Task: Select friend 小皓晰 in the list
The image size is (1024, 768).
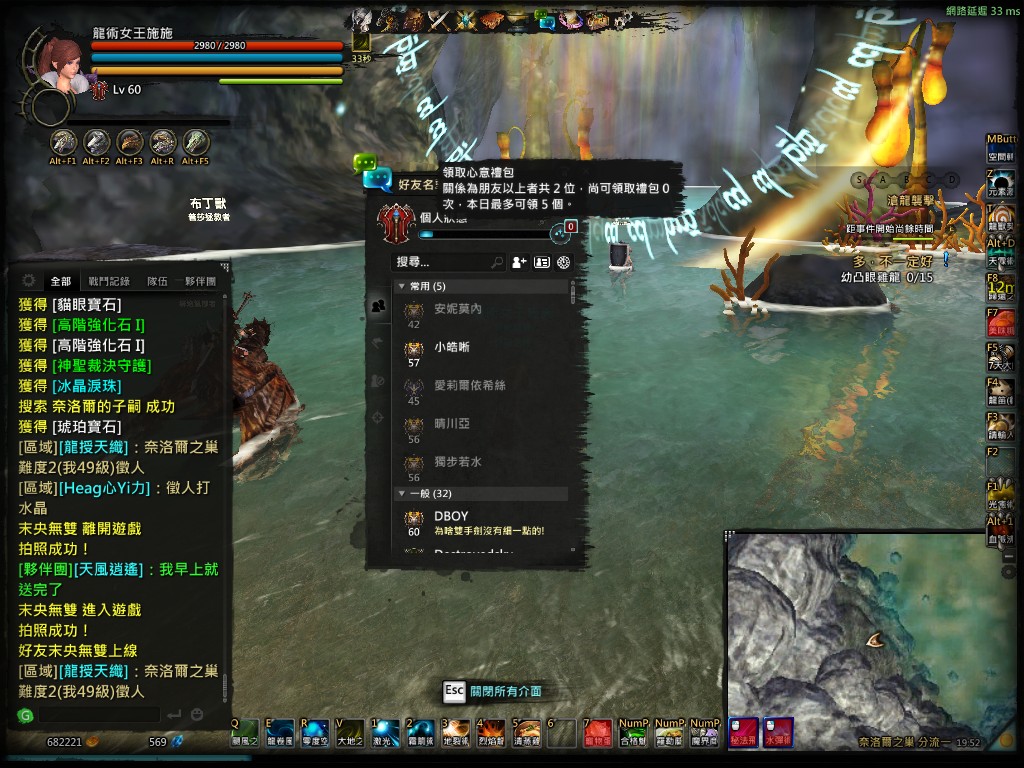Action: tap(452, 348)
